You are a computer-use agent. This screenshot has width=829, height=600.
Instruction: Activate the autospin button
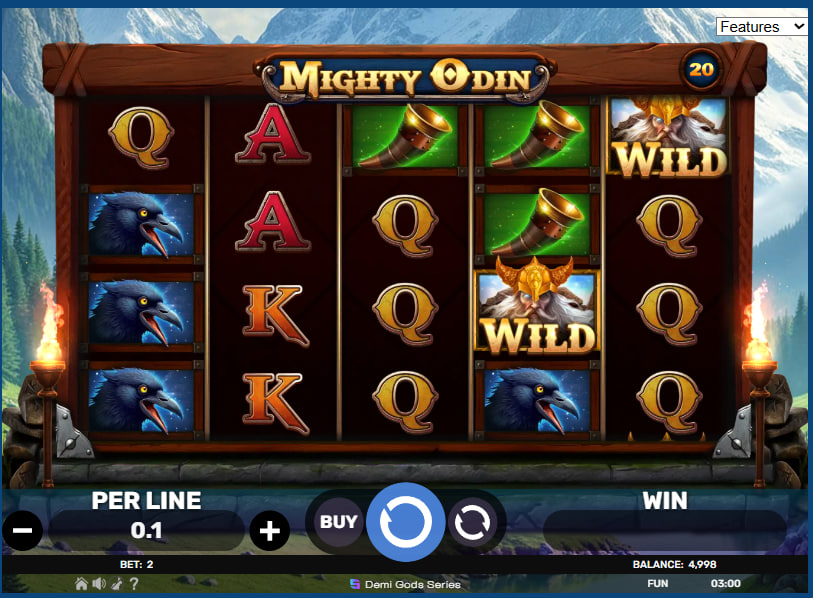tap(472, 521)
